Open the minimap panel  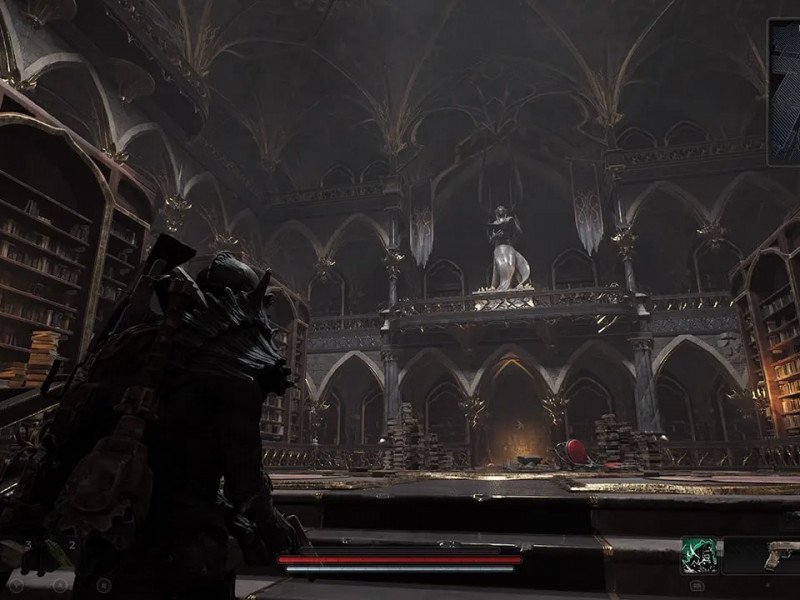(785, 92)
